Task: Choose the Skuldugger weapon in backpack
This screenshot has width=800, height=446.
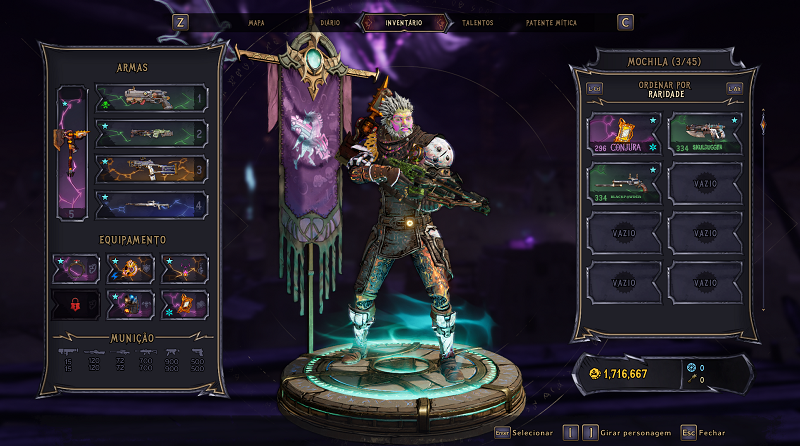Action: (x=704, y=134)
